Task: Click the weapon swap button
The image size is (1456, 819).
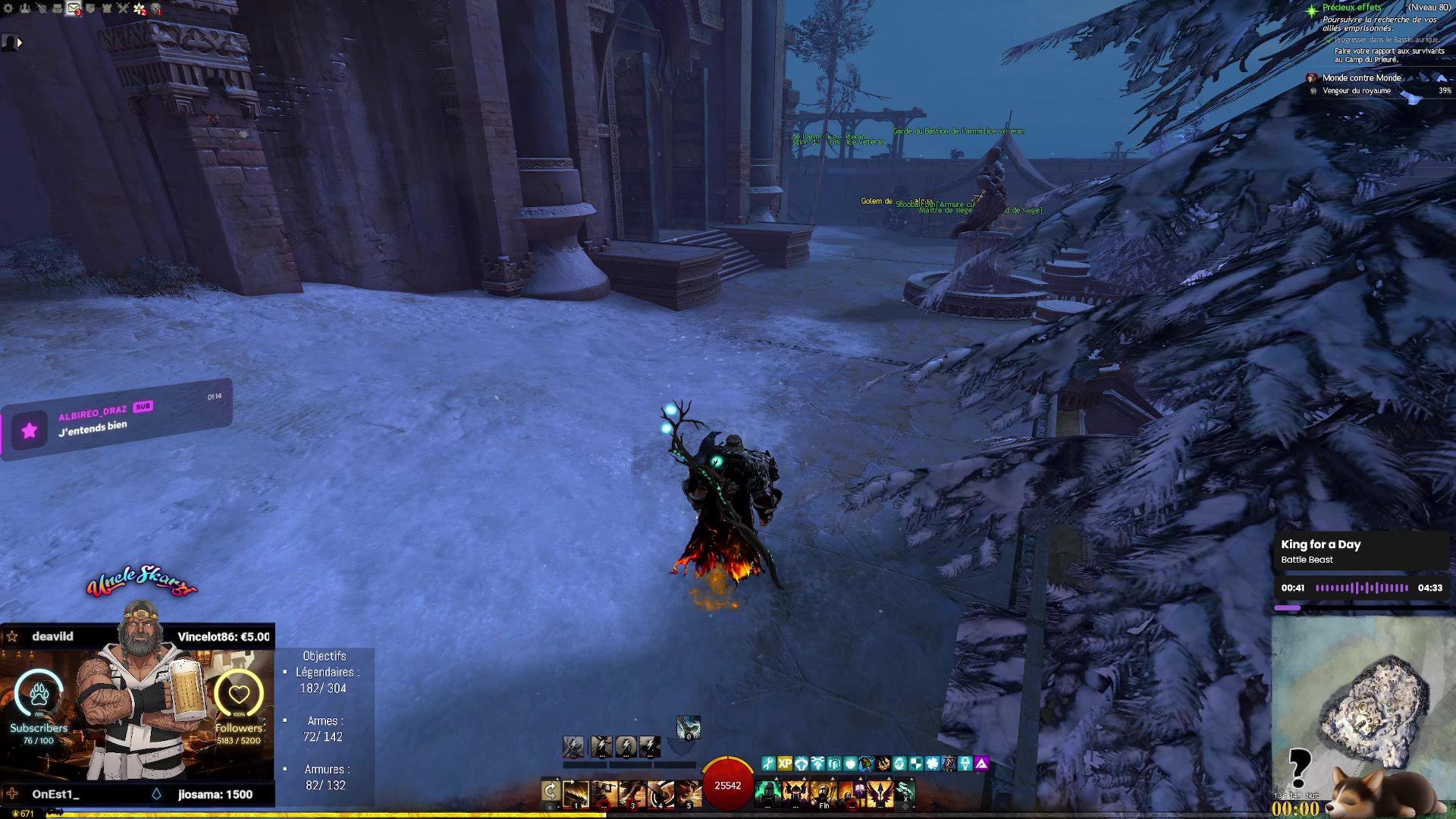Action: [551, 792]
